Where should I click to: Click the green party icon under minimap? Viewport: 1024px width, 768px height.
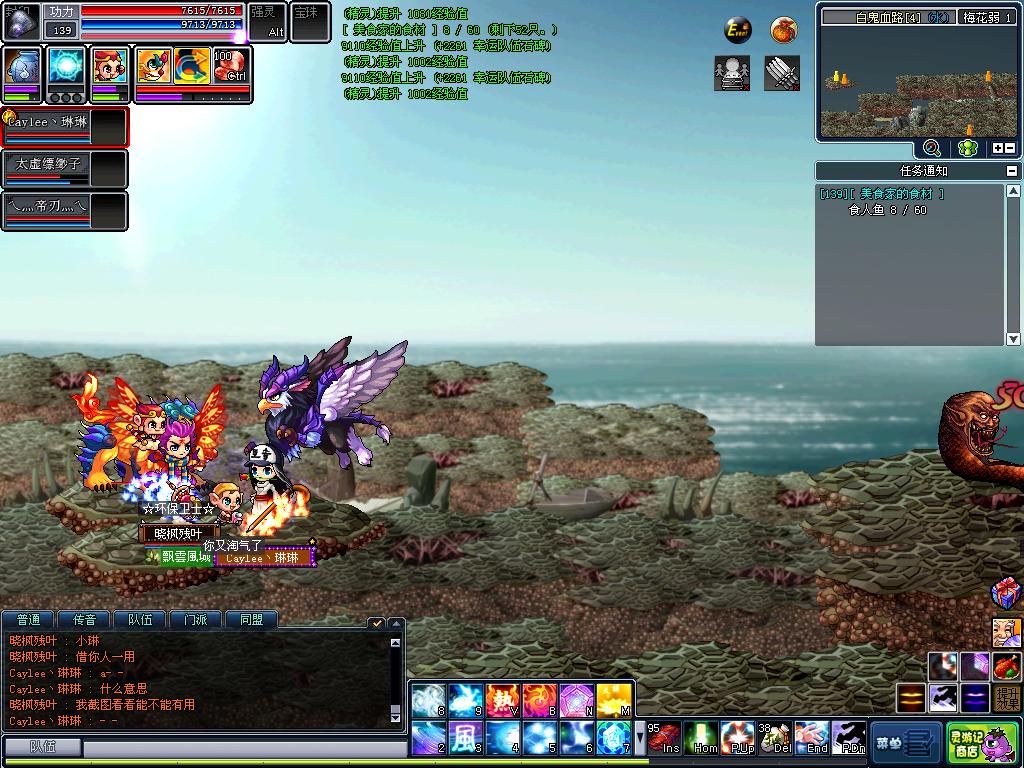point(967,148)
